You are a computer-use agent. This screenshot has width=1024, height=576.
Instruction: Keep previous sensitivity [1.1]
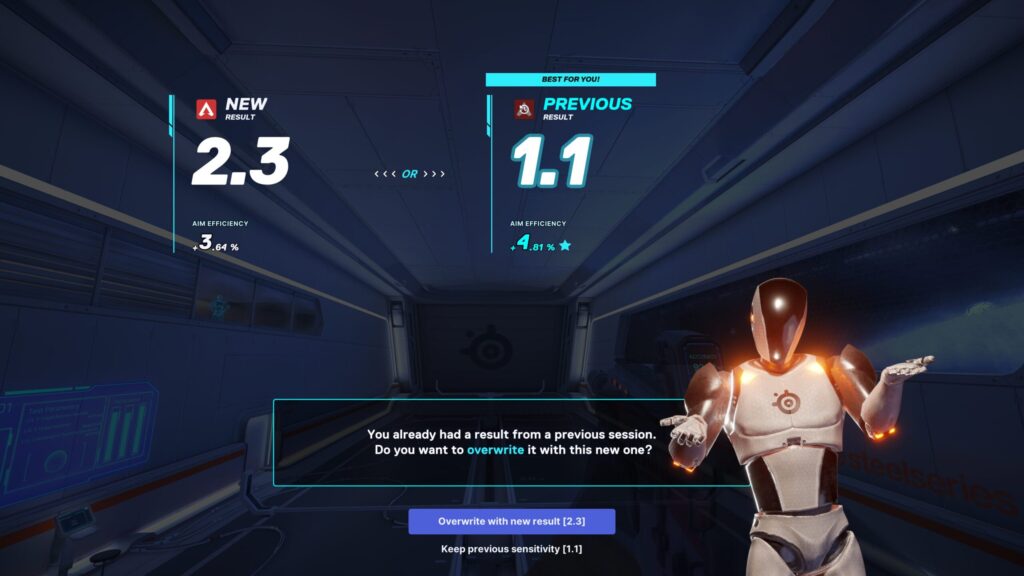click(511, 549)
